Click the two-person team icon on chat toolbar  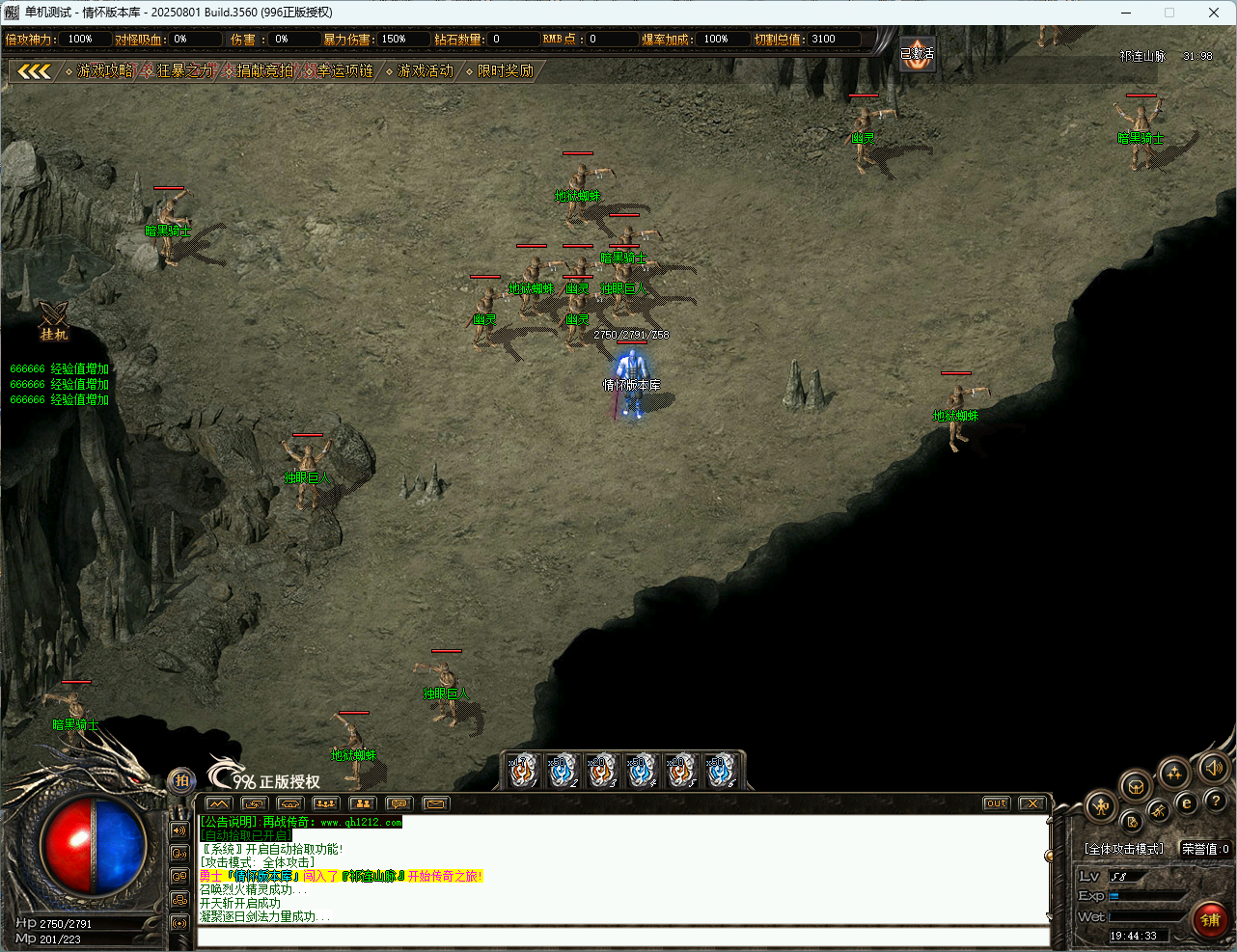[x=362, y=803]
